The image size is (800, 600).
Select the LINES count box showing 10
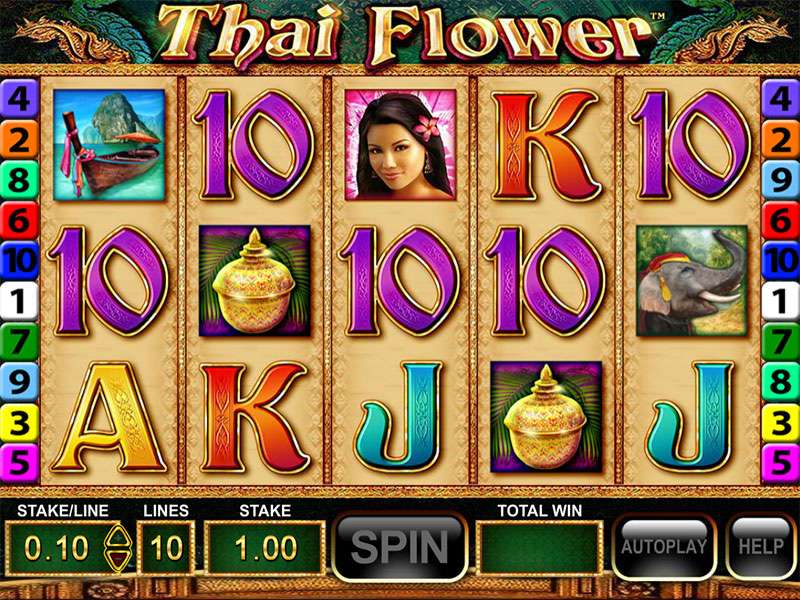[165, 548]
